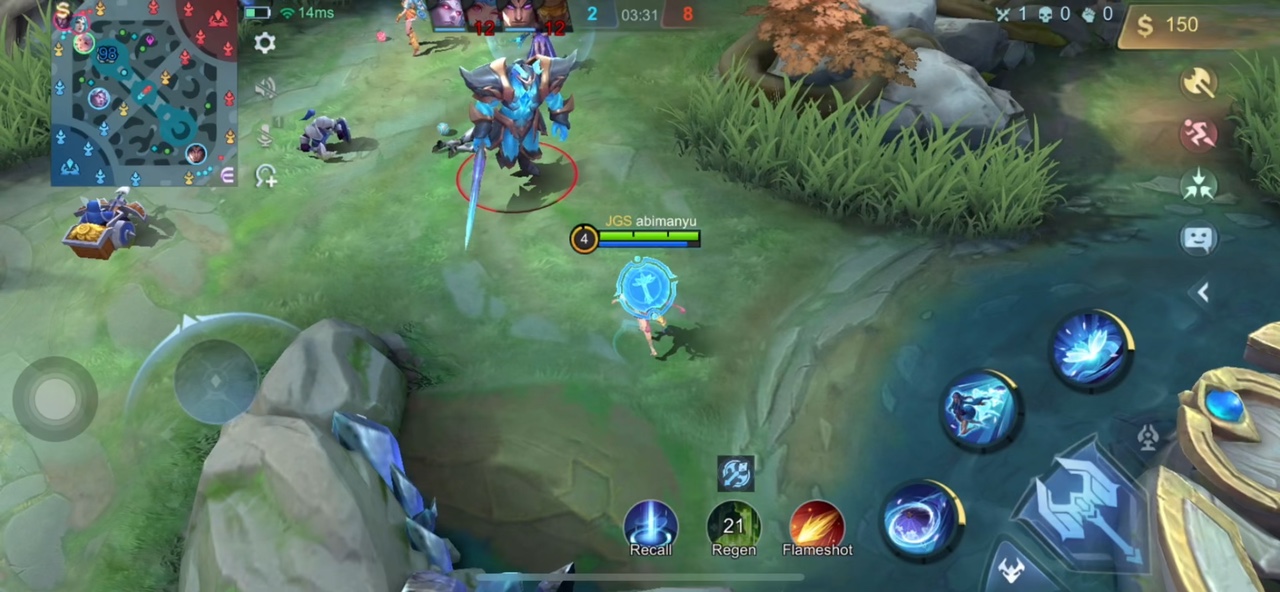This screenshot has width=1280, height=592.
Task: Select the equipment item above Regen
Action: pyautogui.click(x=735, y=473)
